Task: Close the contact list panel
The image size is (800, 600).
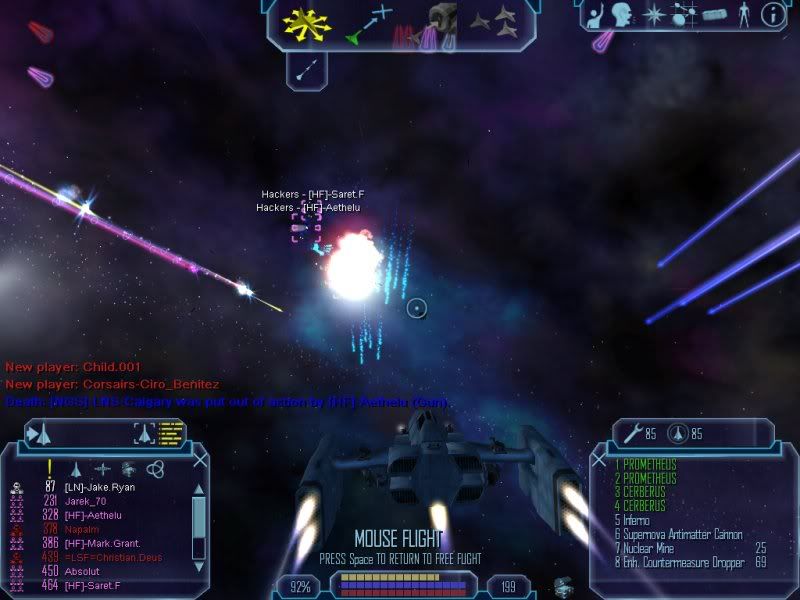Action: [200, 461]
